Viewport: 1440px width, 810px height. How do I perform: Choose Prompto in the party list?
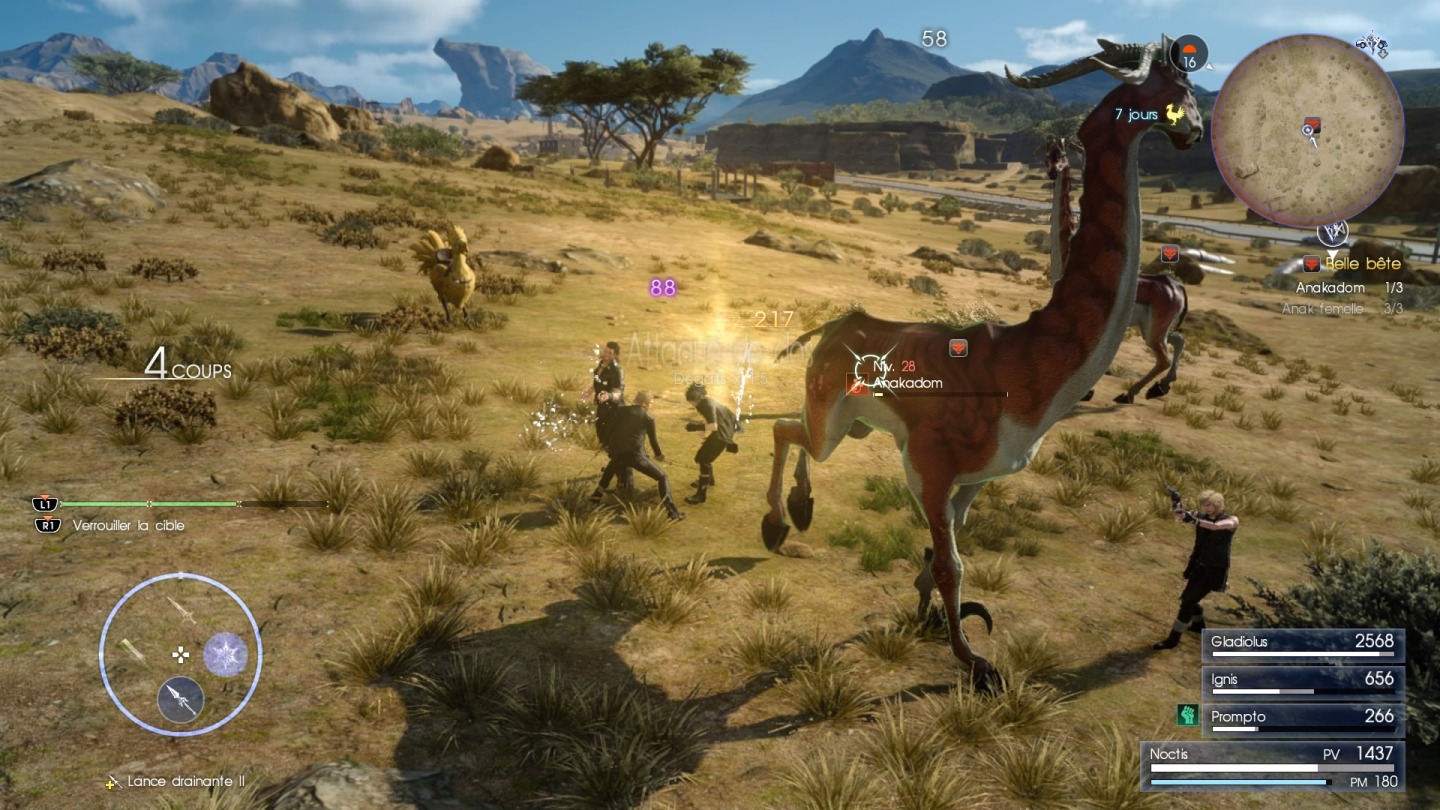tap(1303, 720)
